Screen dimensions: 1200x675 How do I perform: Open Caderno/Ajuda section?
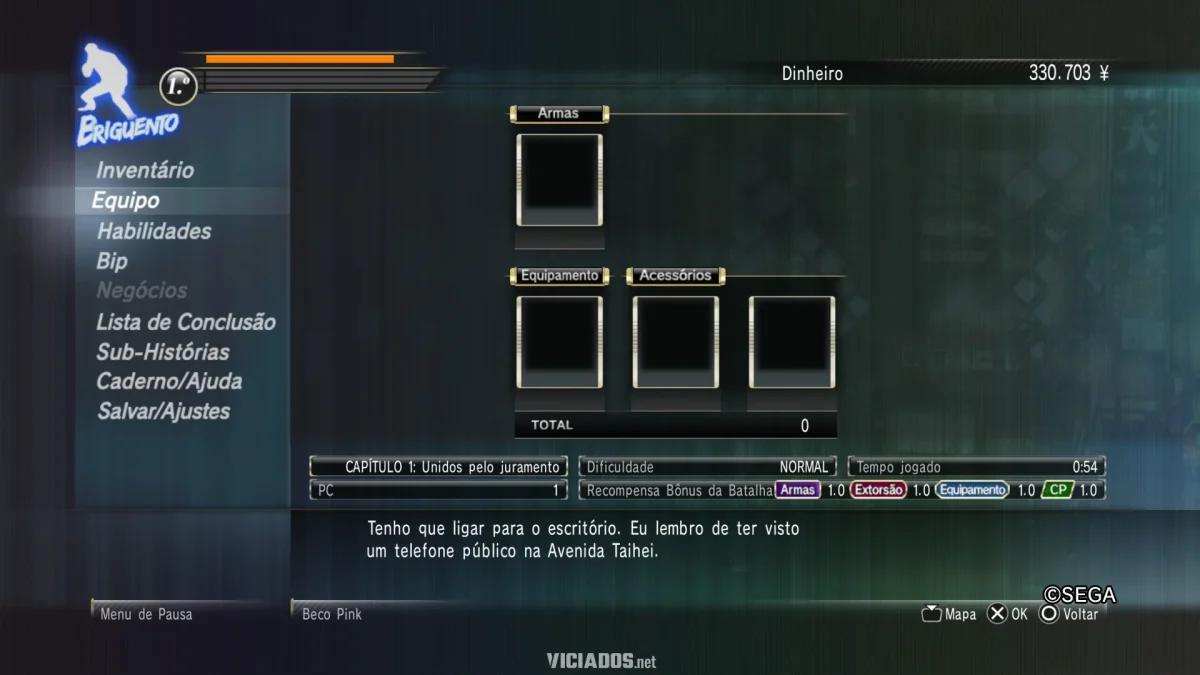(x=169, y=381)
